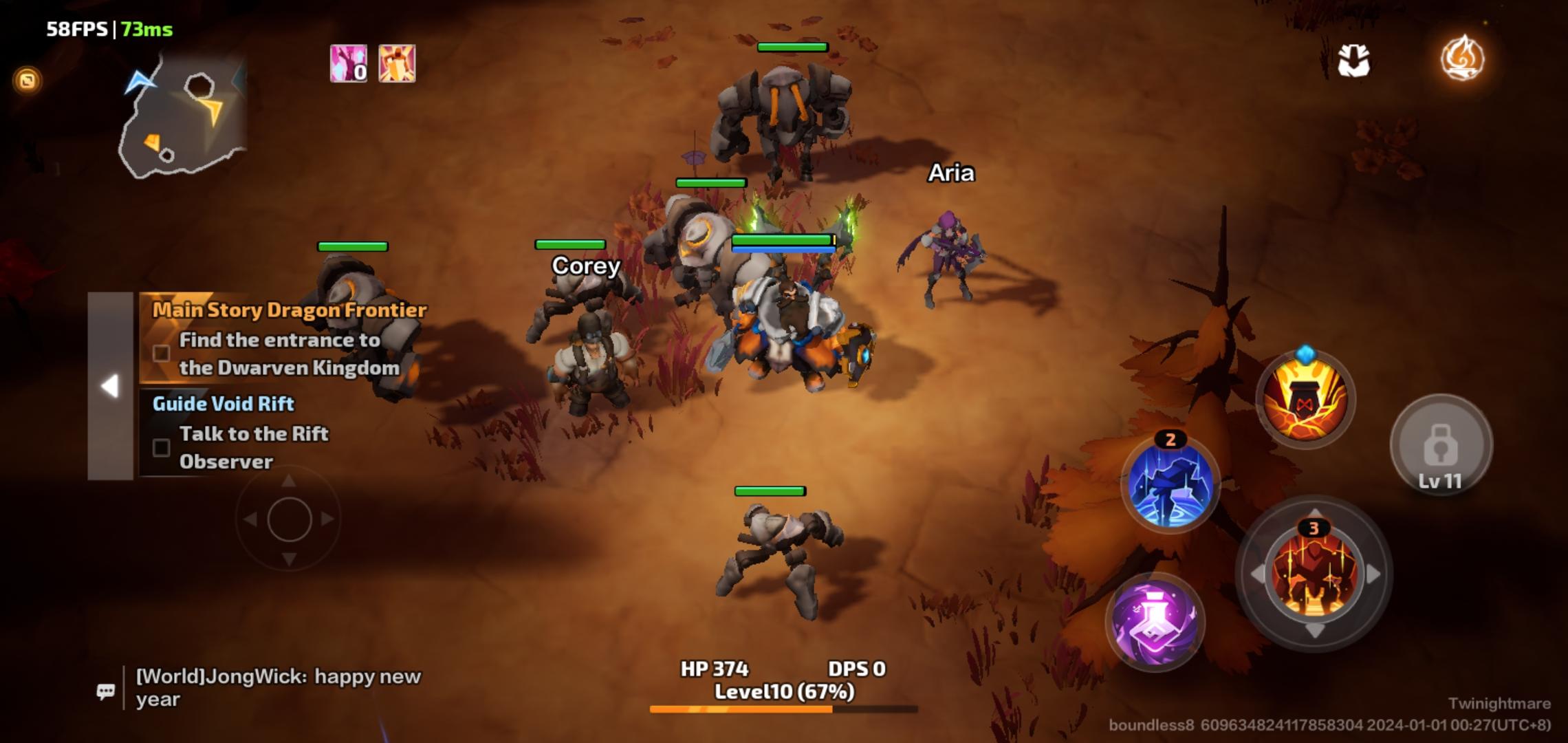Screen dimensions: 1568x743
Task: Activate the blue ice skill
Action: tap(1170, 484)
